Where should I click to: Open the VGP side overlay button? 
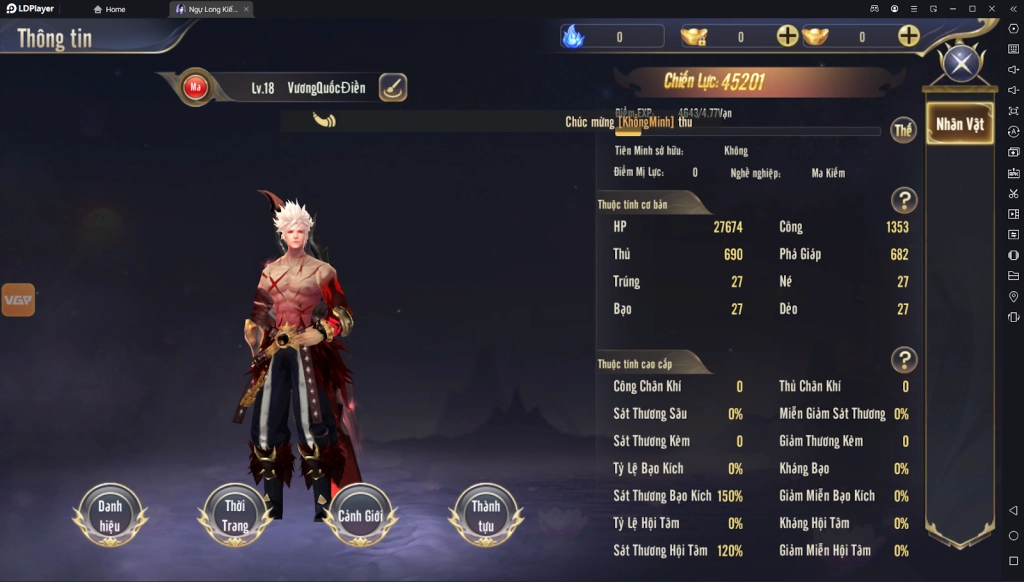(x=18, y=299)
